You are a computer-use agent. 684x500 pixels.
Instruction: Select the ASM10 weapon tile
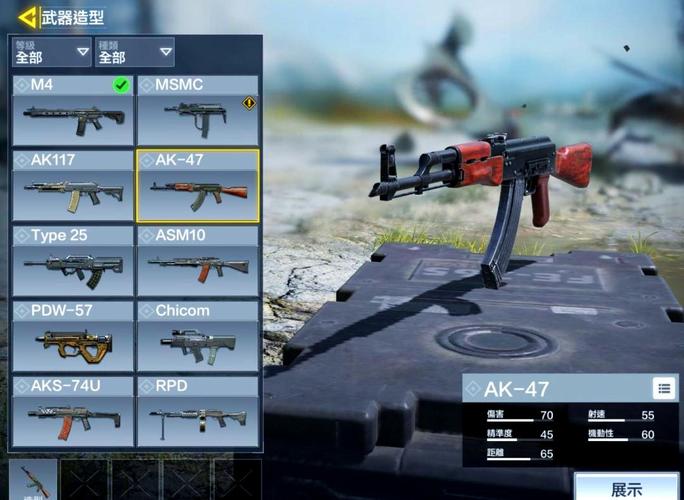[x=197, y=261]
